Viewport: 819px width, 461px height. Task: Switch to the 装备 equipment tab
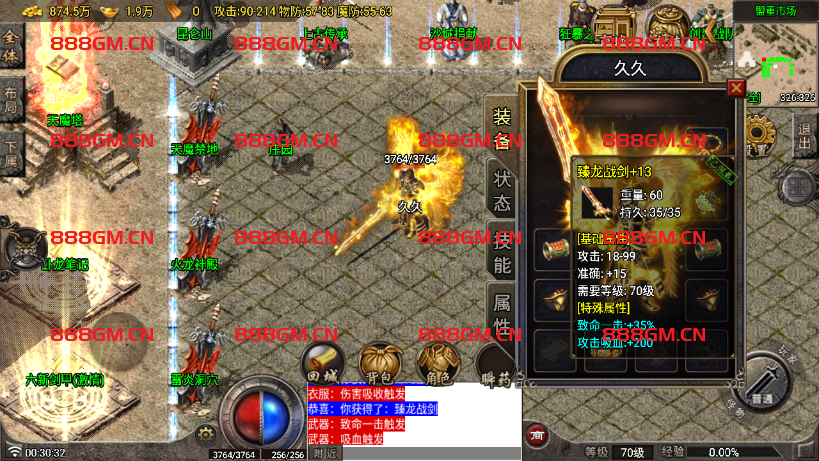501,127
